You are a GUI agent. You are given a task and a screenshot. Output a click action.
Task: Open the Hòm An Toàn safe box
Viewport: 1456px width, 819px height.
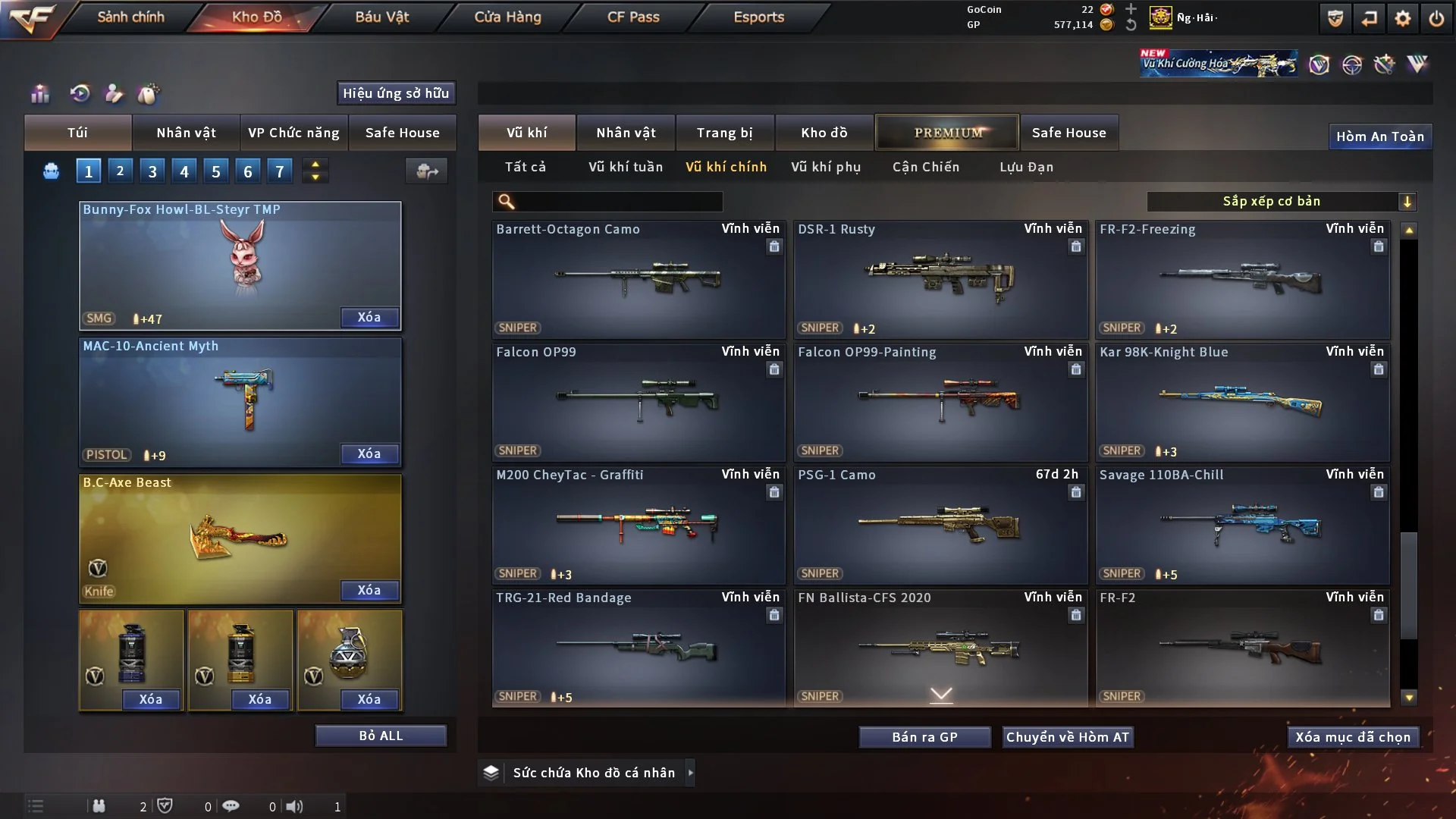point(1379,136)
